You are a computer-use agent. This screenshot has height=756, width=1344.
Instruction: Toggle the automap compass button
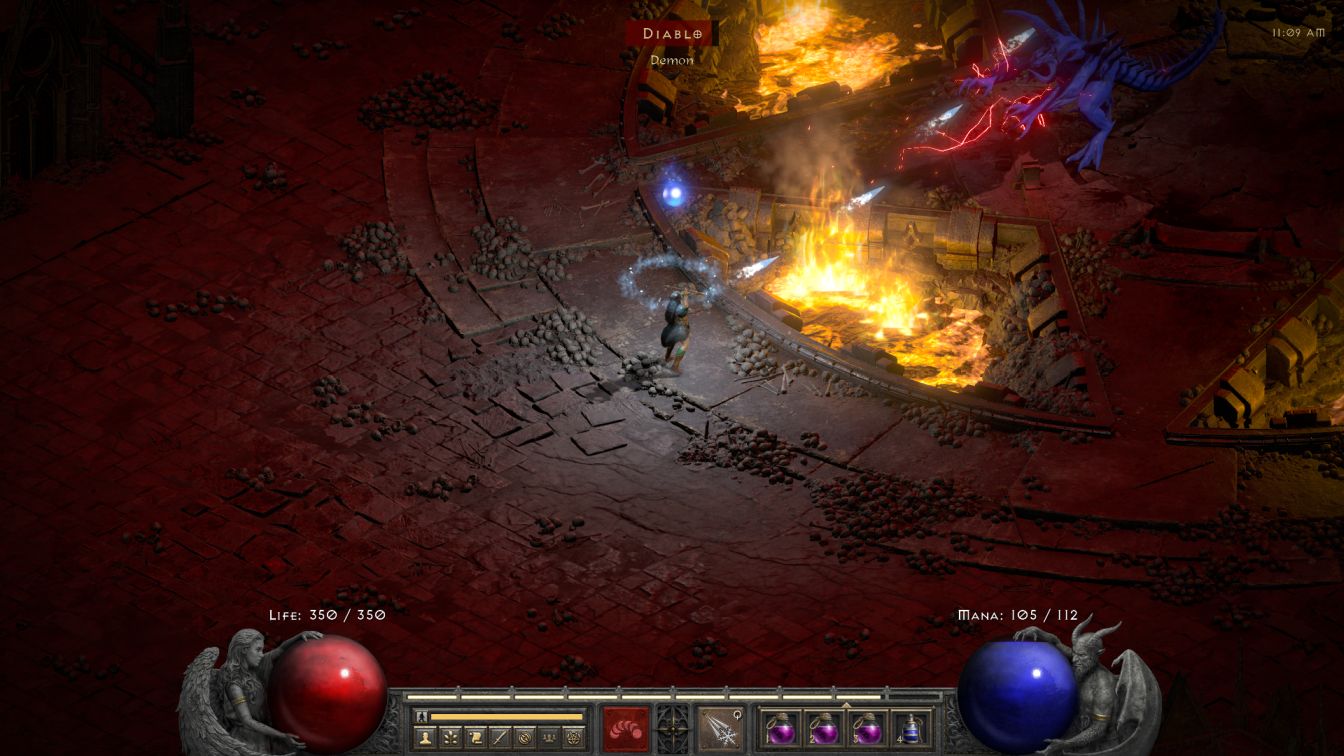coord(524,738)
